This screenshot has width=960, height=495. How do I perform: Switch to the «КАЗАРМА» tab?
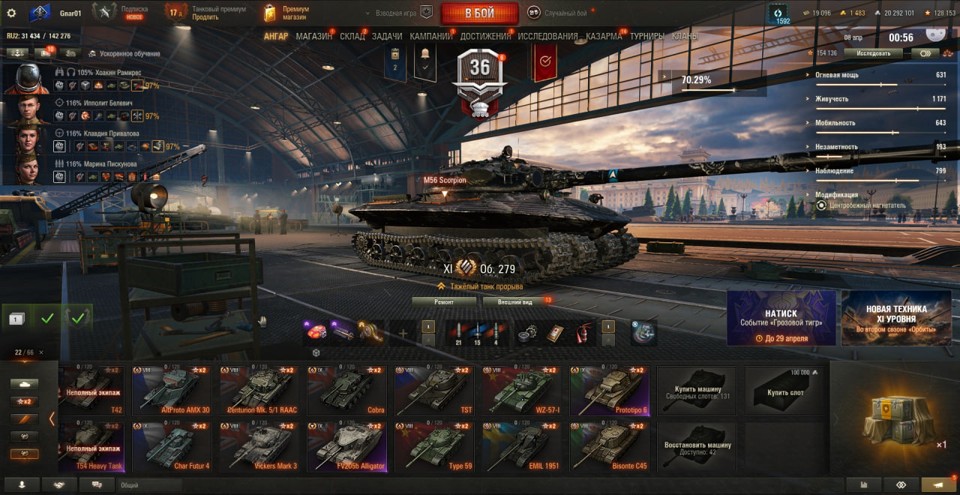point(603,36)
